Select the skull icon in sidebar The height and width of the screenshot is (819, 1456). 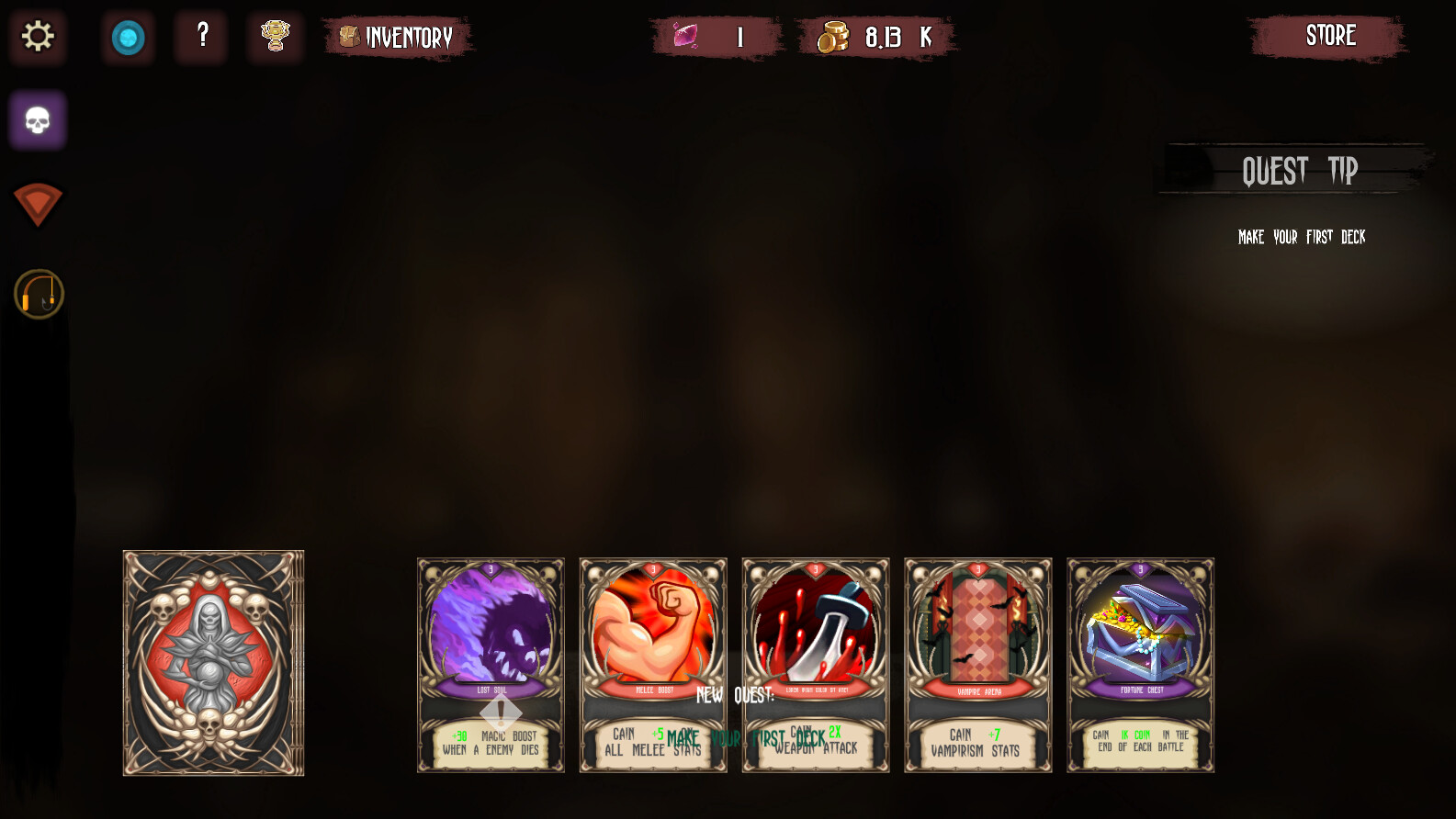tap(37, 119)
